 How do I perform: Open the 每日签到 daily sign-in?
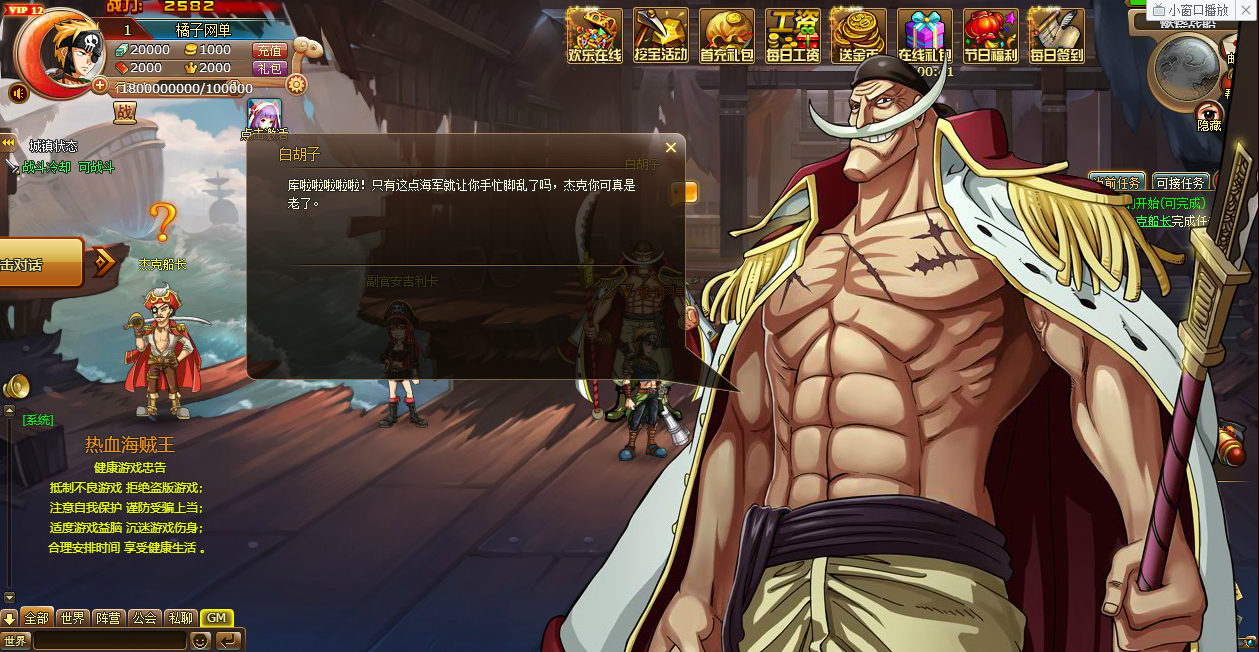click(x=1056, y=36)
